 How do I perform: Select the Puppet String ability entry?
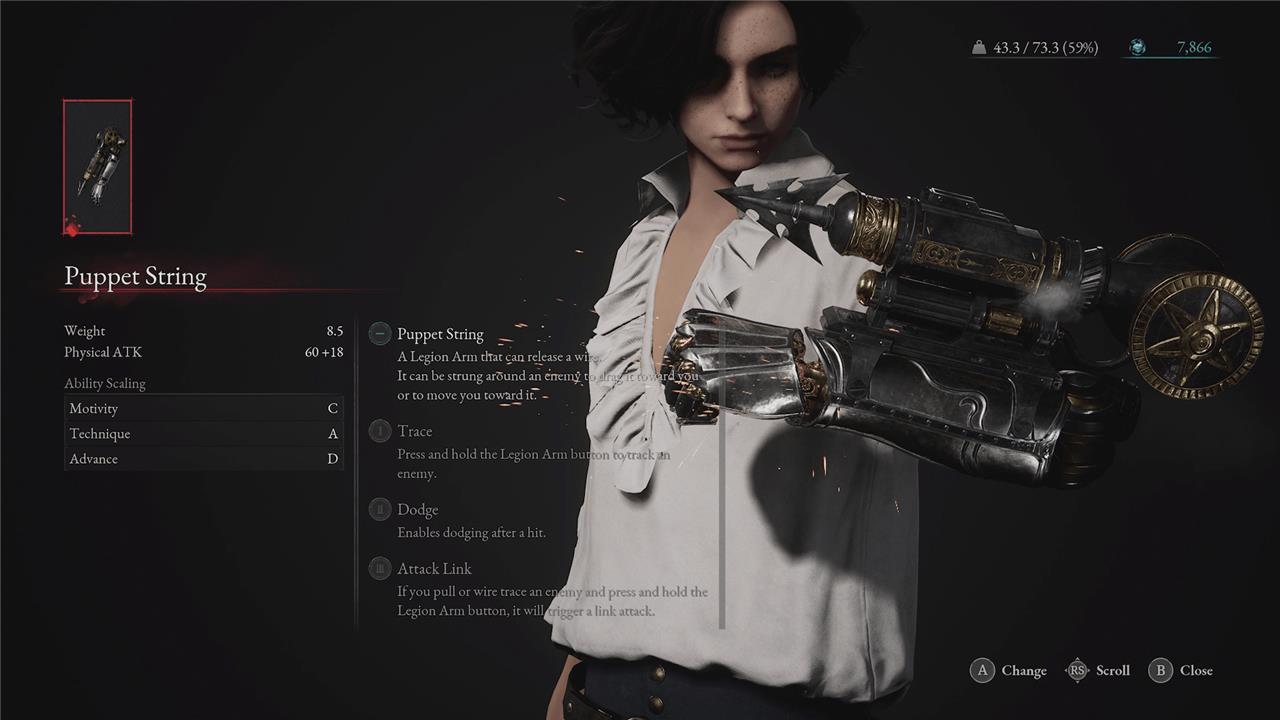(x=440, y=334)
